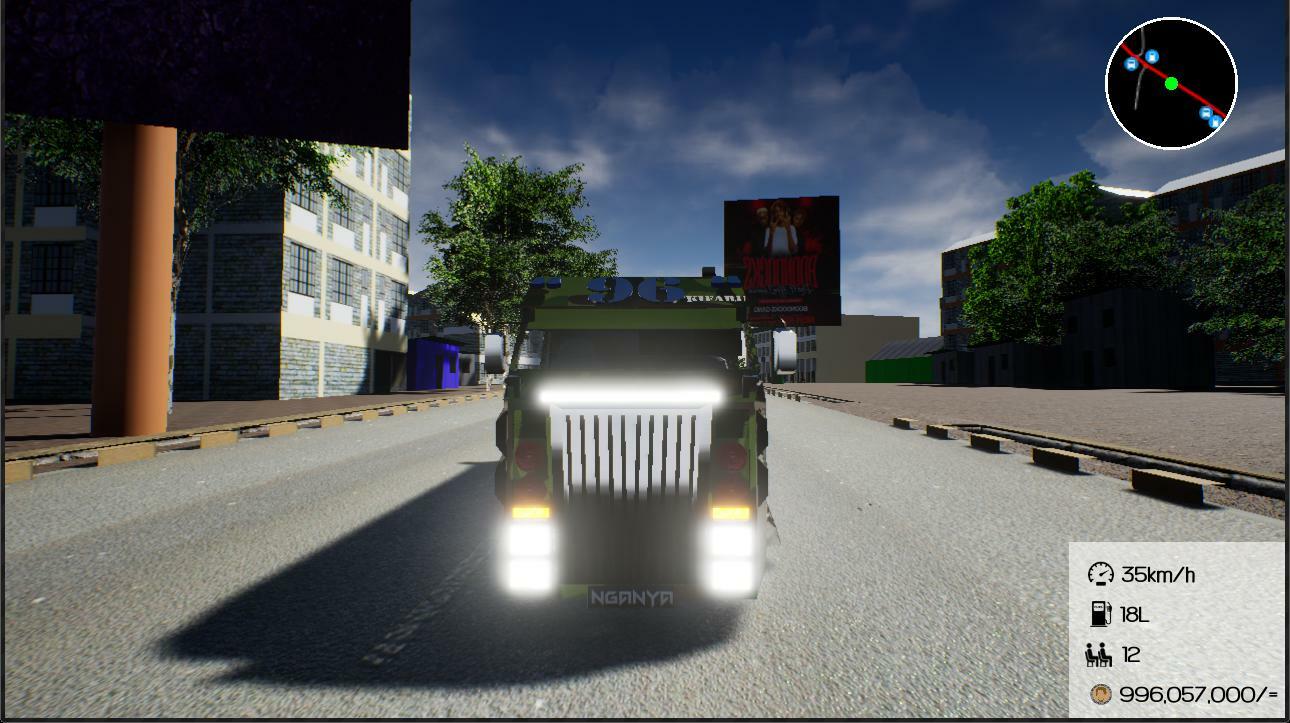Click the 18L fuel level readout
The height and width of the screenshot is (723, 1290).
point(1135,615)
